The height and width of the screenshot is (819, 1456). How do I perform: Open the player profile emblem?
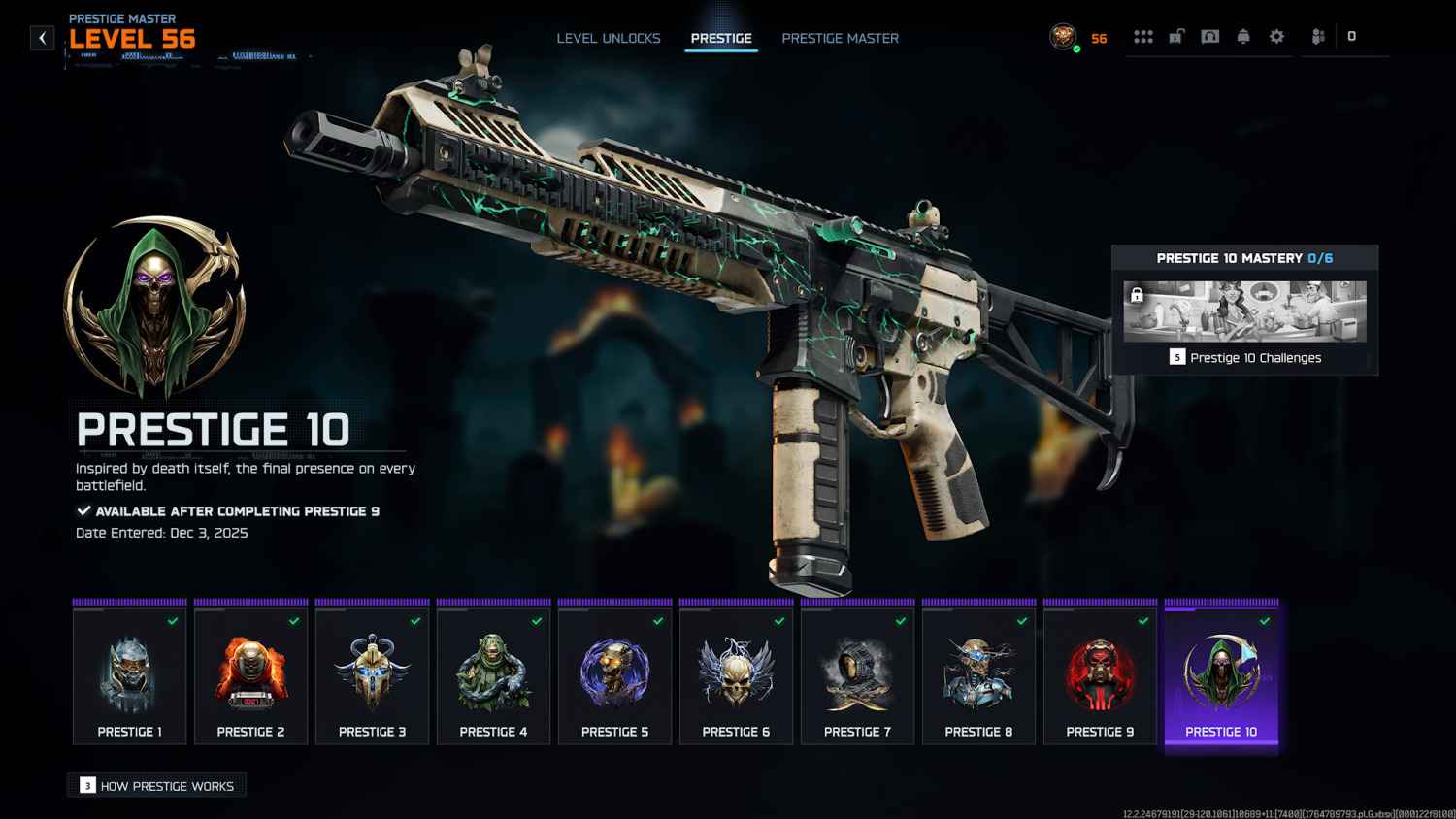click(1064, 37)
